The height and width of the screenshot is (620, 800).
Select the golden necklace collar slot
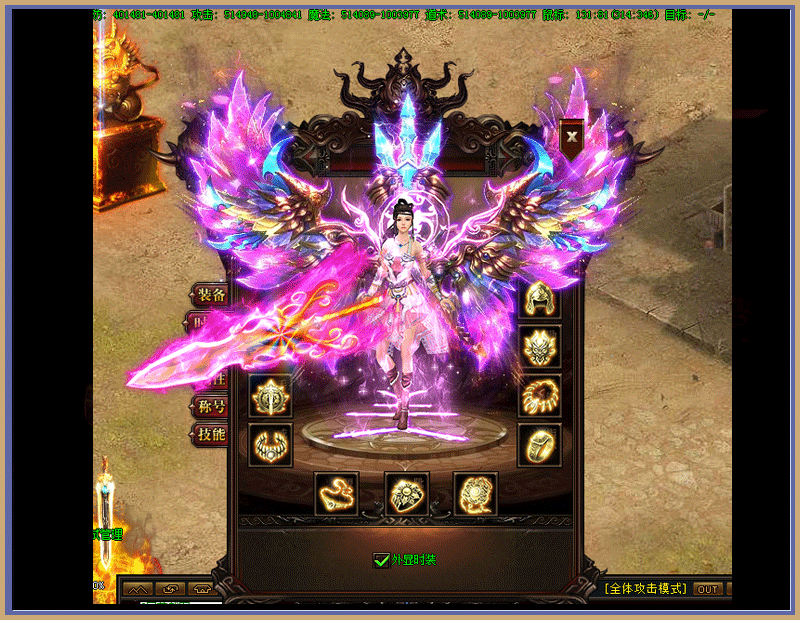pyautogui.click(x=270, y=444)
